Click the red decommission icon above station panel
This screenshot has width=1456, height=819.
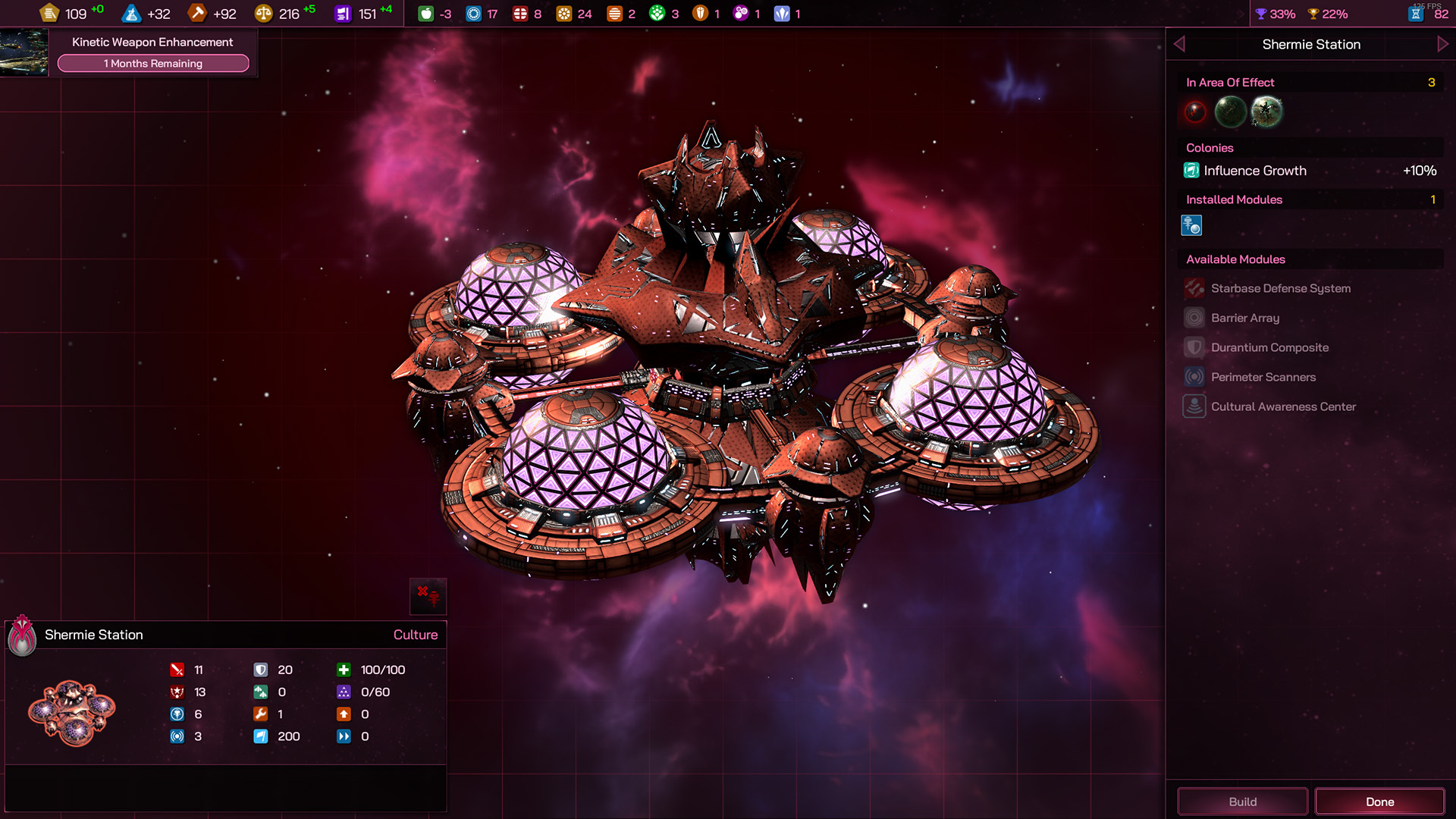[428, 596]
